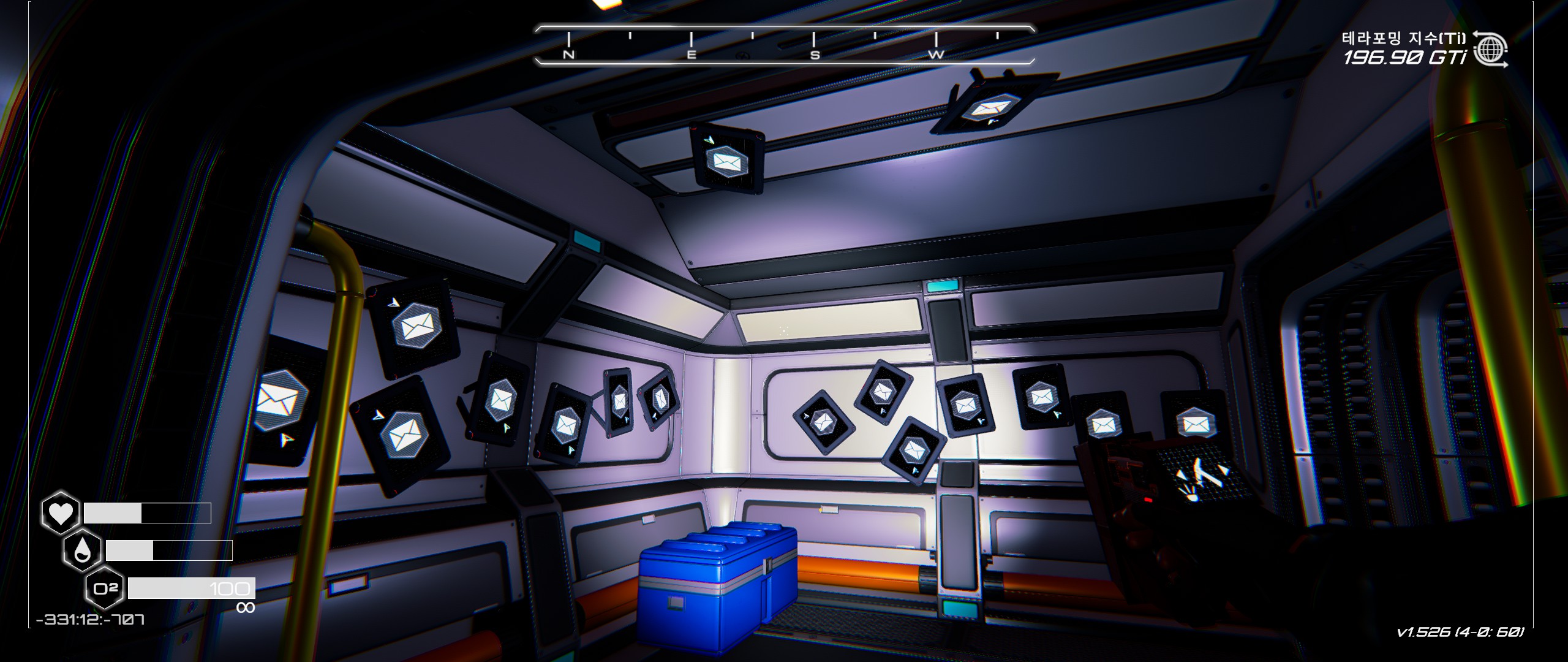
Task: Click the terraforming index globe icon
Action: pyautogui.click(x=1490, y=50)
